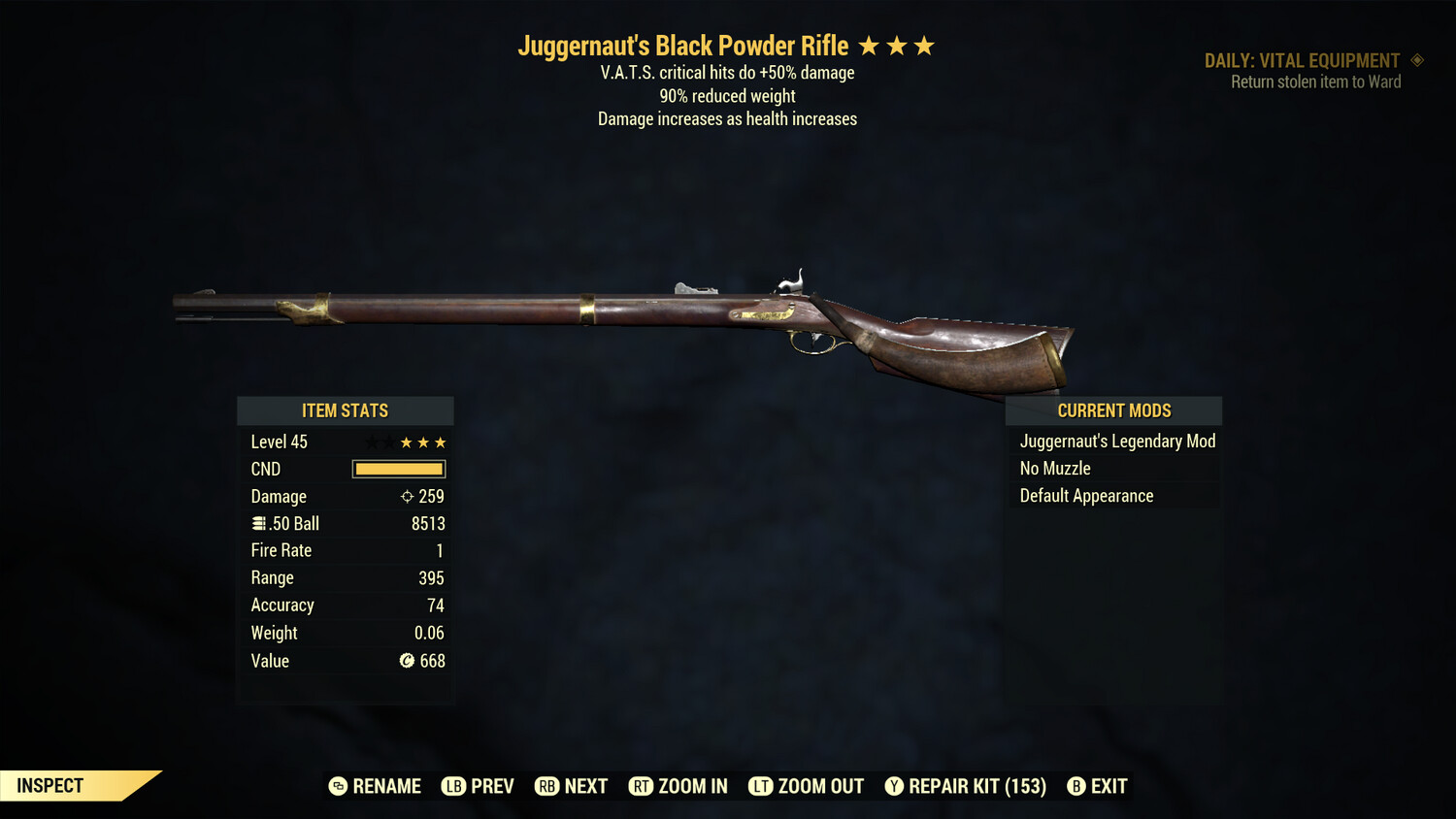Toggle the first dimmed star in Item Stats
1456x819 pixels.
pyautogui.click(x=370, y=442)
